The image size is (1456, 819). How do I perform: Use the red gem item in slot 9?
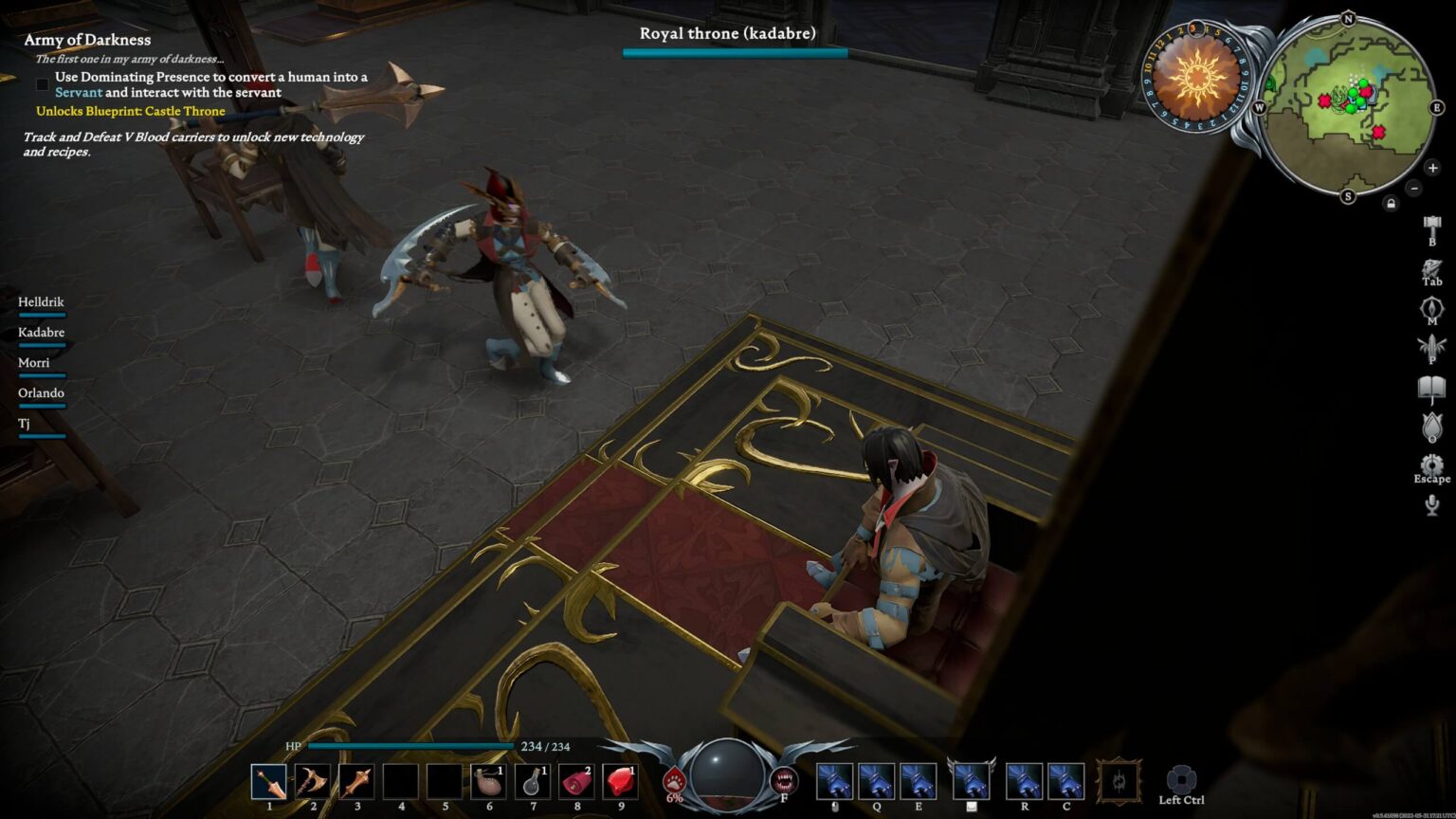(620, 782)
